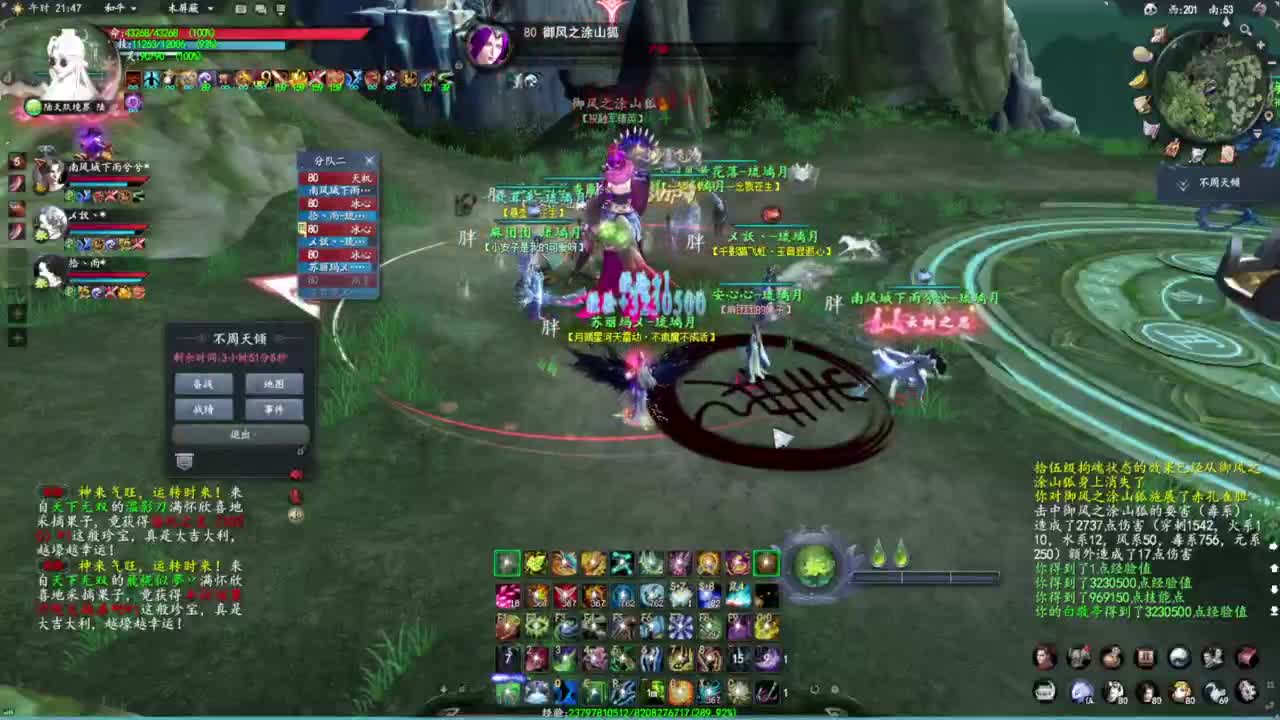Viewport: 1280px width, 720px height.
Task: Click the player avatar portrait at top left
Action: point(65,55)
